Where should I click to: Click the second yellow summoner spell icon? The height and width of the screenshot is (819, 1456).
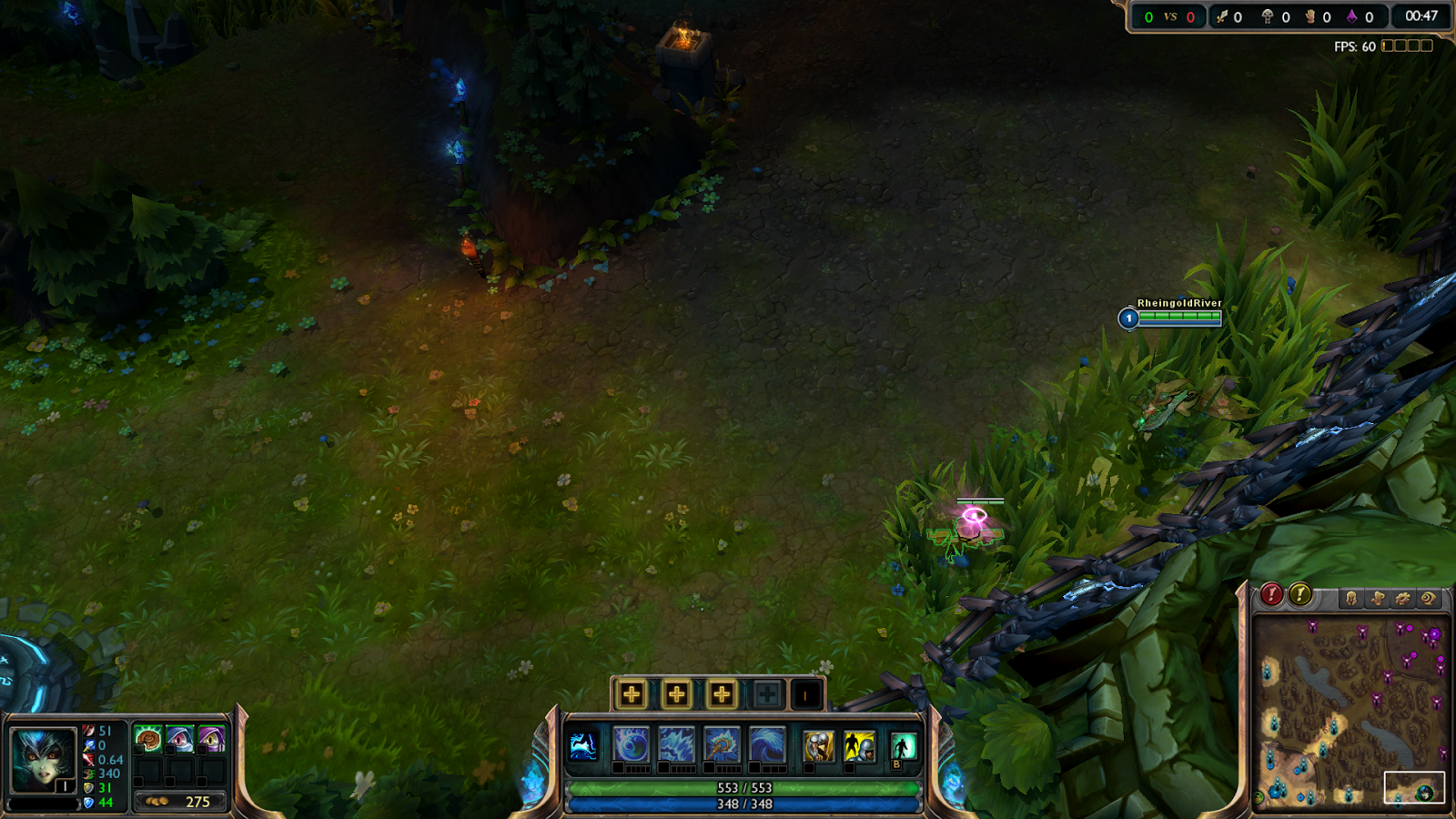(x=861, y=746)
